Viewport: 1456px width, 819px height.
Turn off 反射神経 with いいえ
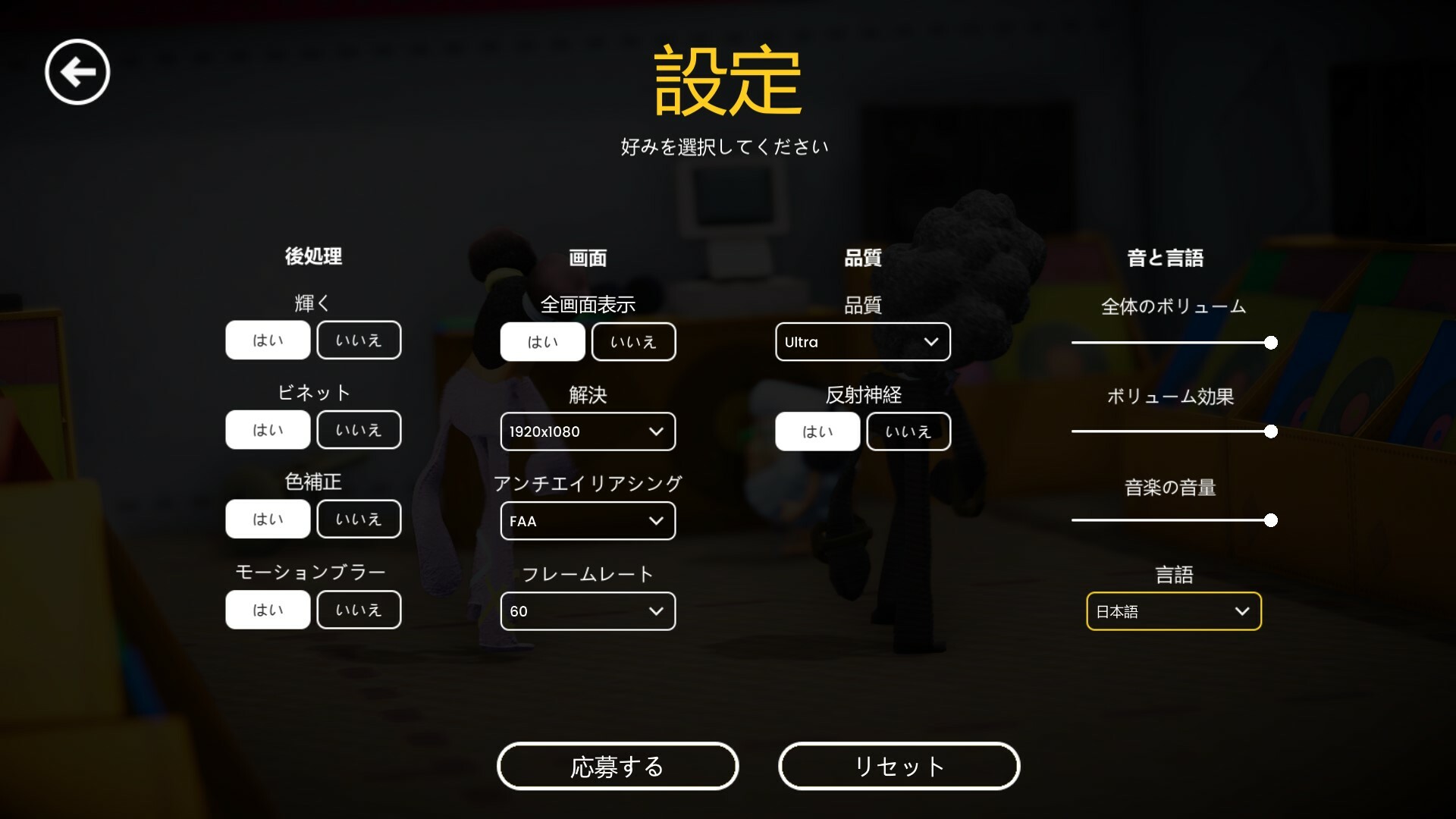click(x=908, y=431)
